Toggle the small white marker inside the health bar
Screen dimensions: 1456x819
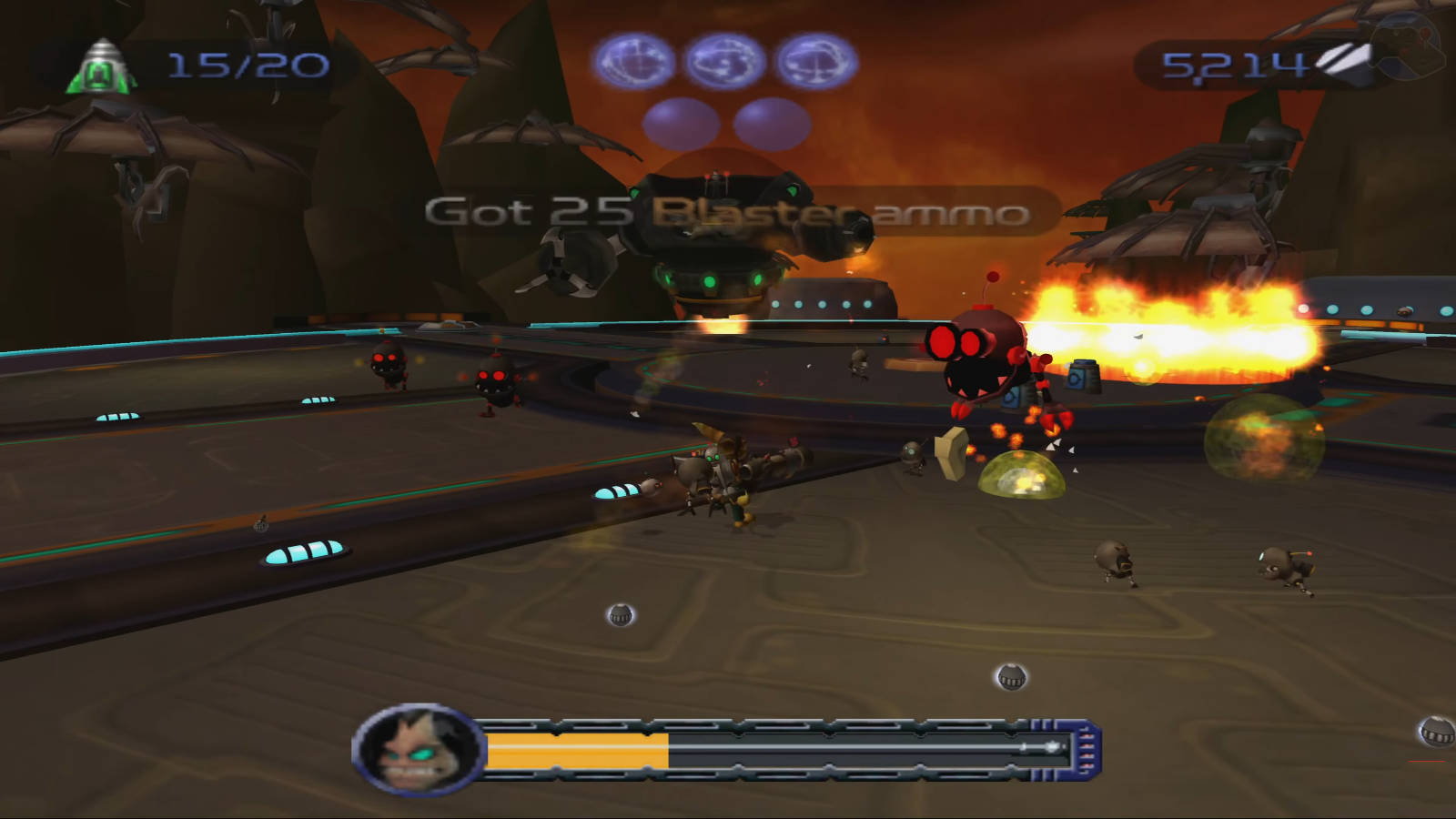1051,746
